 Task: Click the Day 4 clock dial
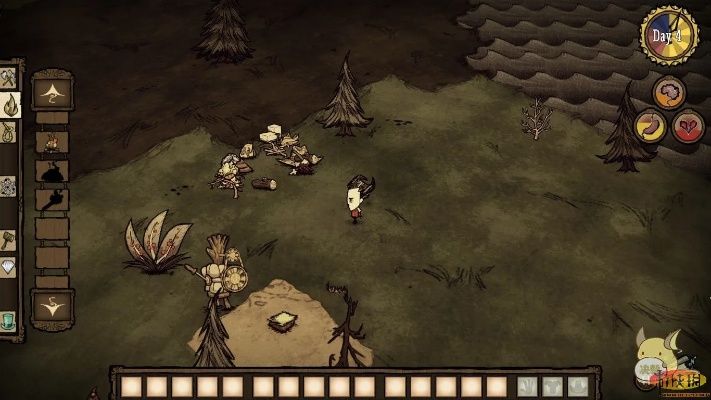coord(668,36)
